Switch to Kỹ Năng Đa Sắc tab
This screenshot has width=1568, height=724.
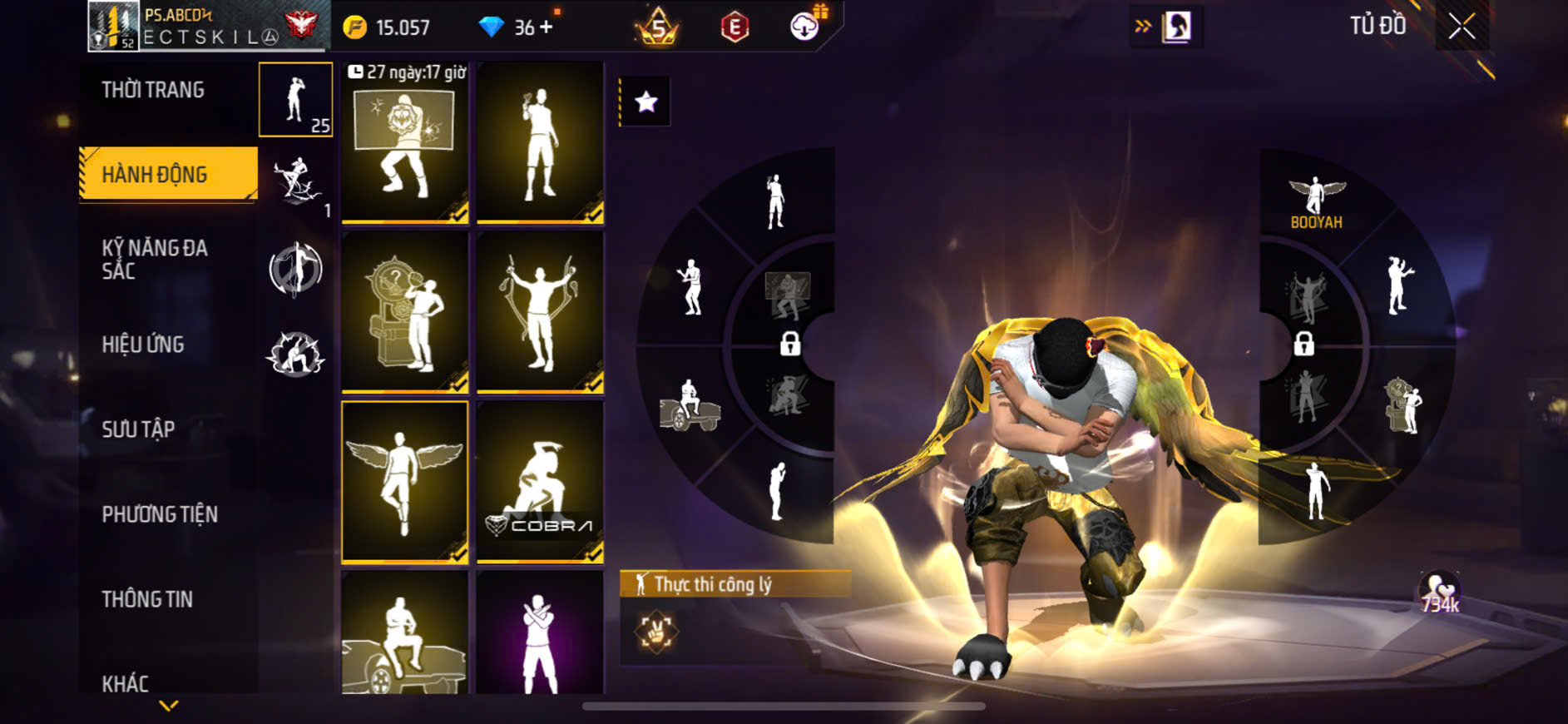[155, 259]
